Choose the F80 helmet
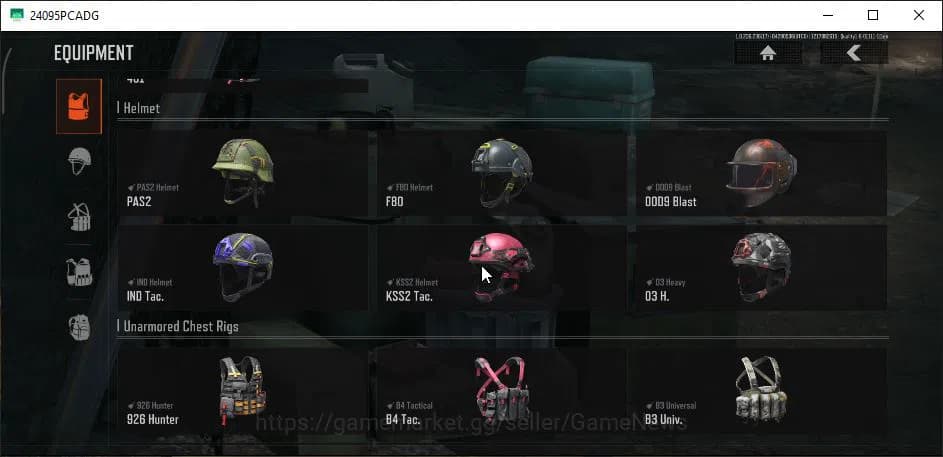 500,173
